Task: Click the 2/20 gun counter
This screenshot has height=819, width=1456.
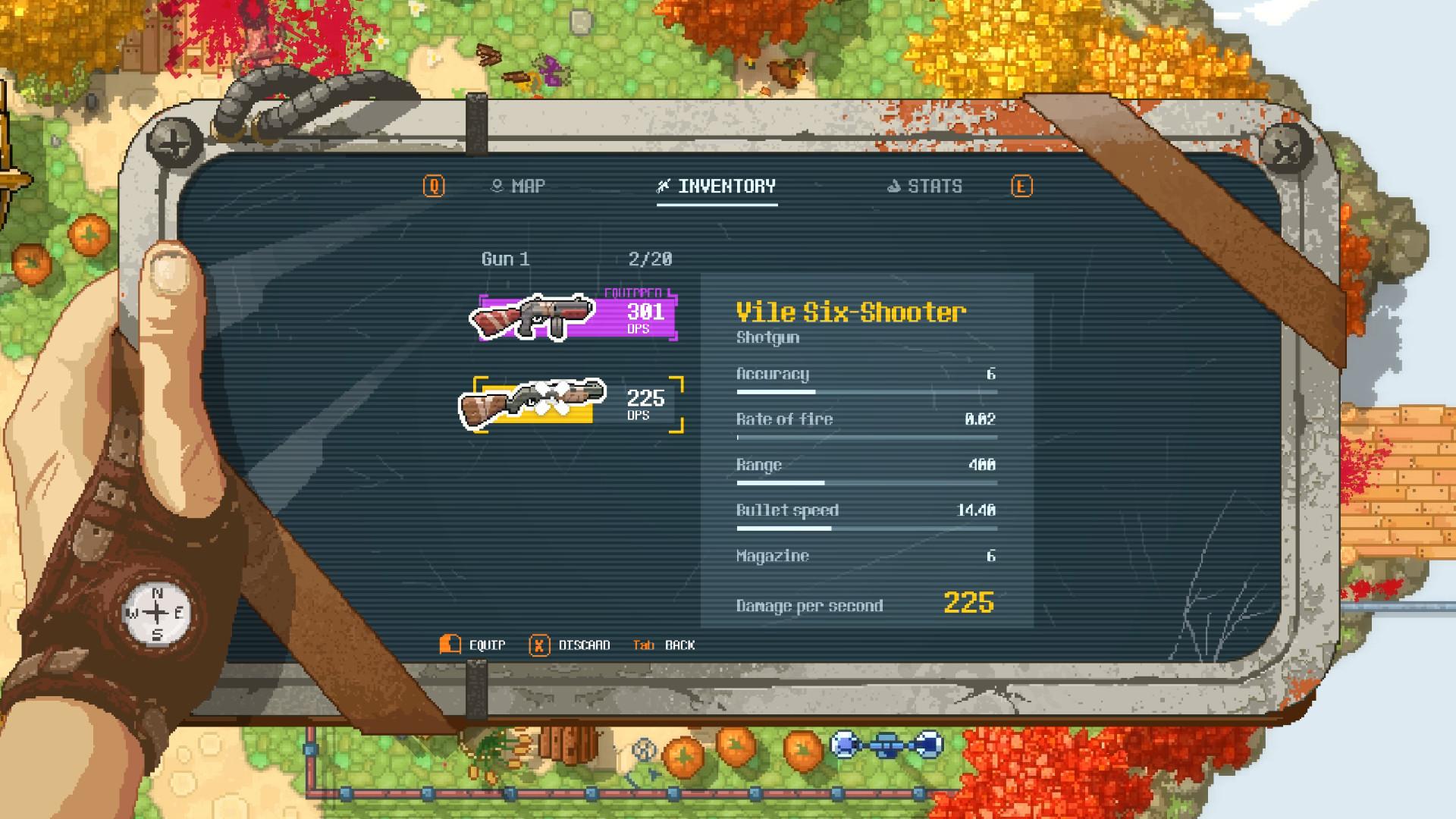Action: click(x=651, y=259)
